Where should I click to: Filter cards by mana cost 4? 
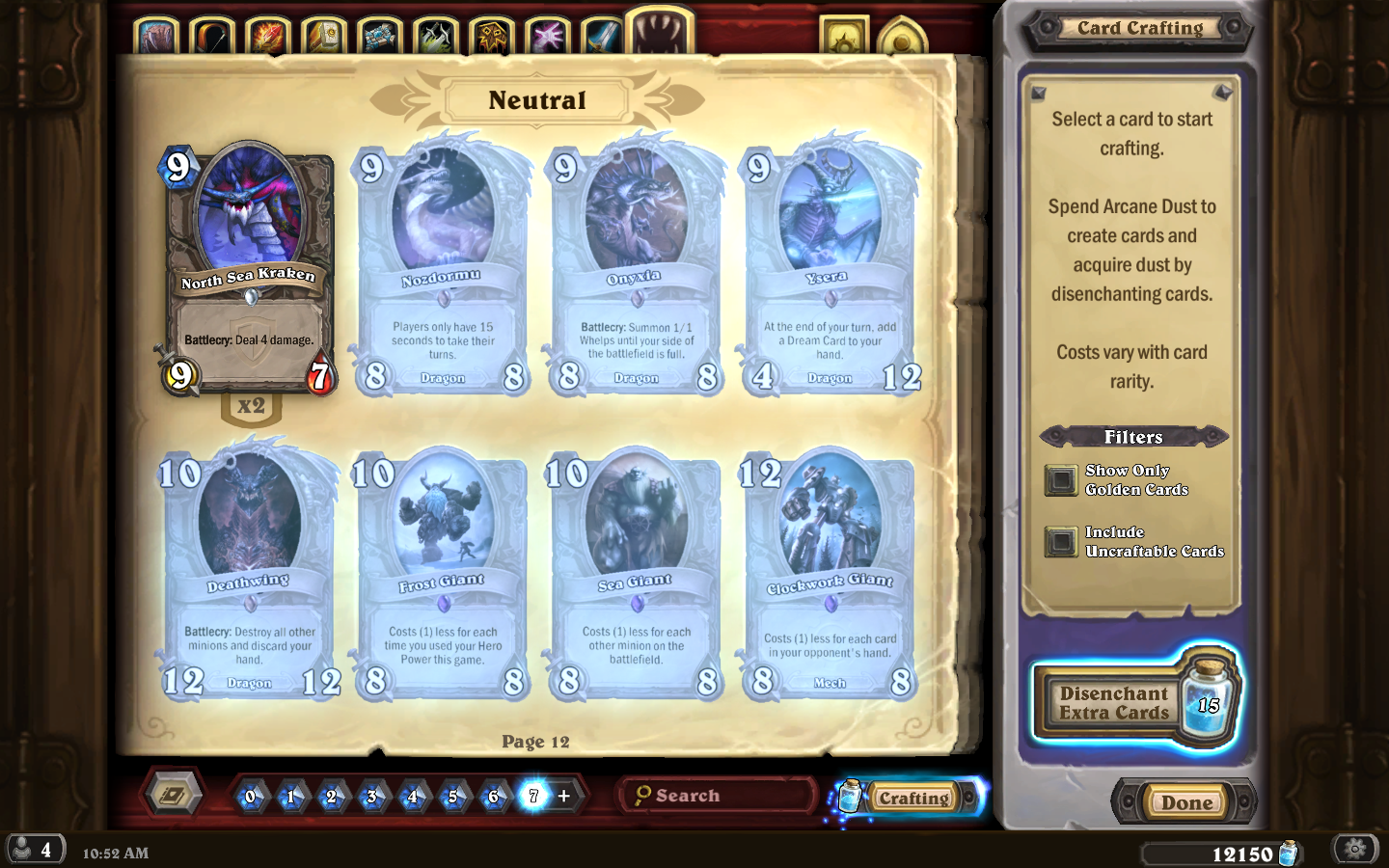(412, 797)
